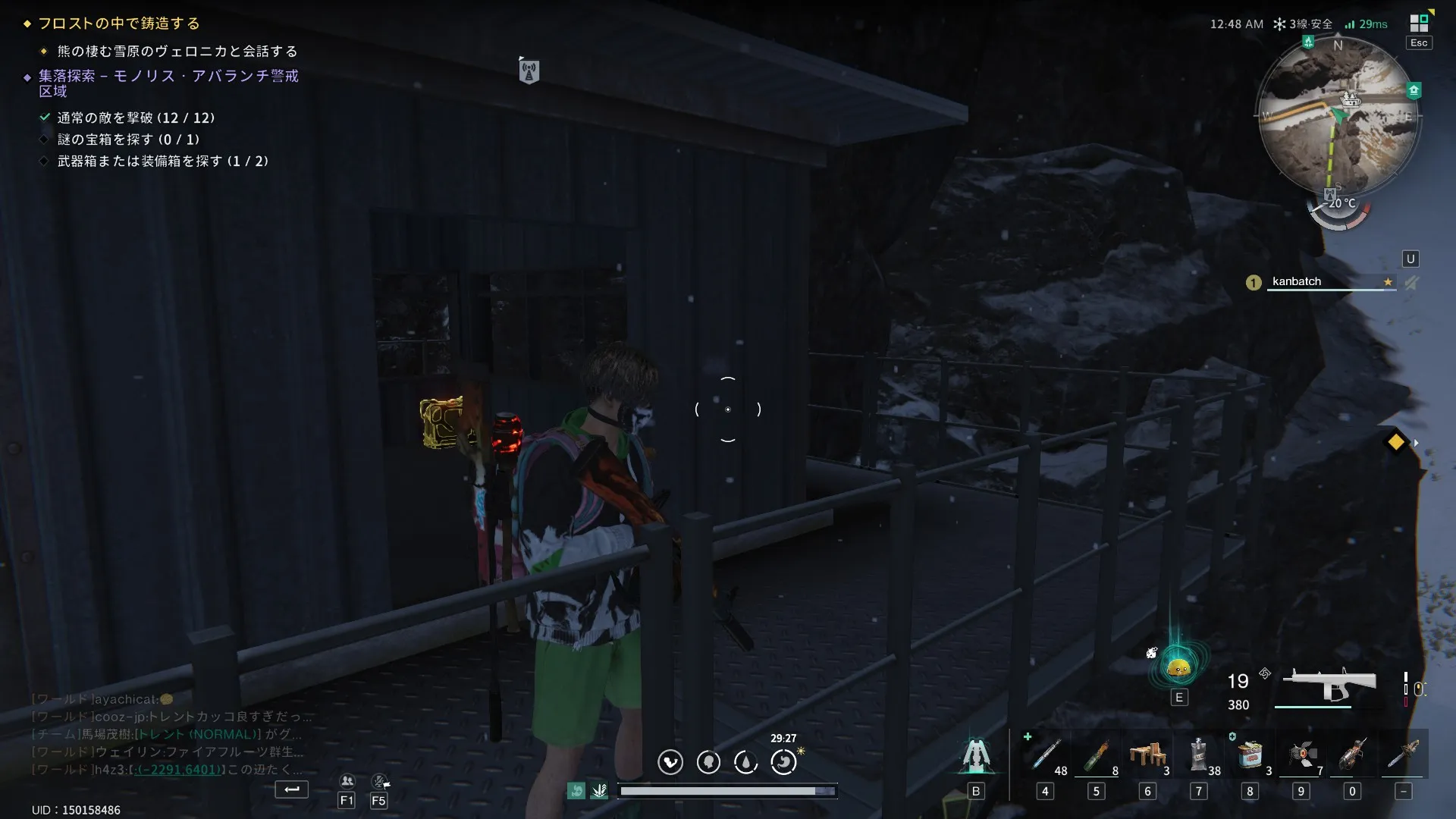Select the canned food hotbar slot
The height and width of the screenshot is (819, 1456).
coord(1250,755)
